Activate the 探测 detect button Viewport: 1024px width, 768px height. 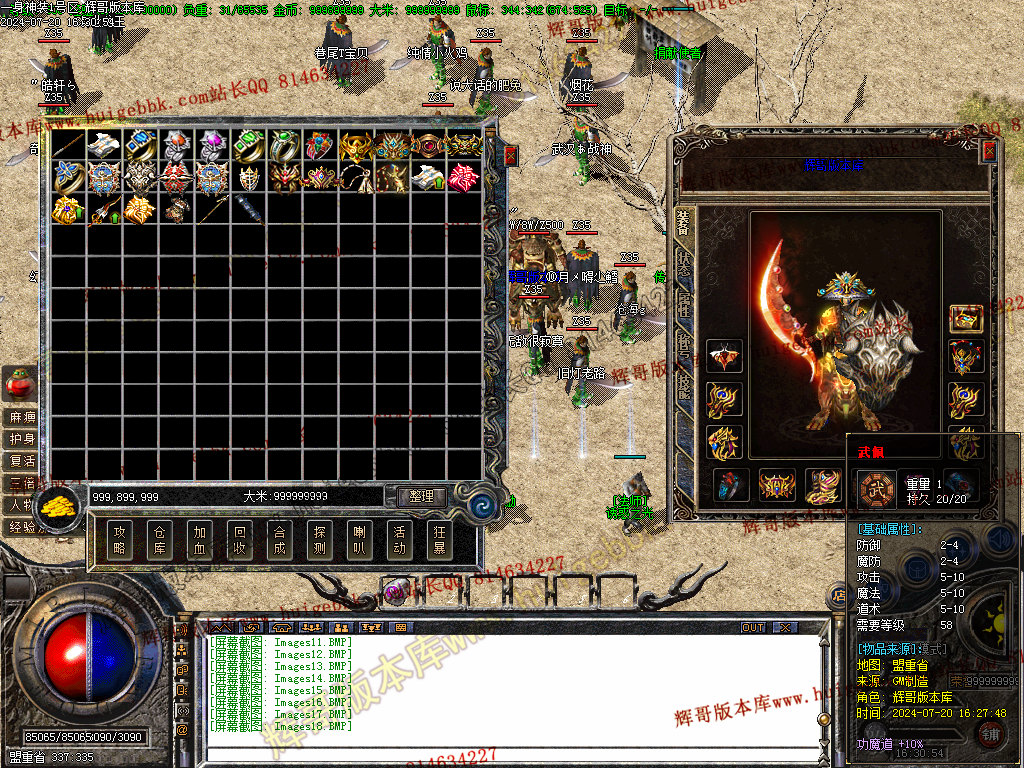[x=319, y=540]
